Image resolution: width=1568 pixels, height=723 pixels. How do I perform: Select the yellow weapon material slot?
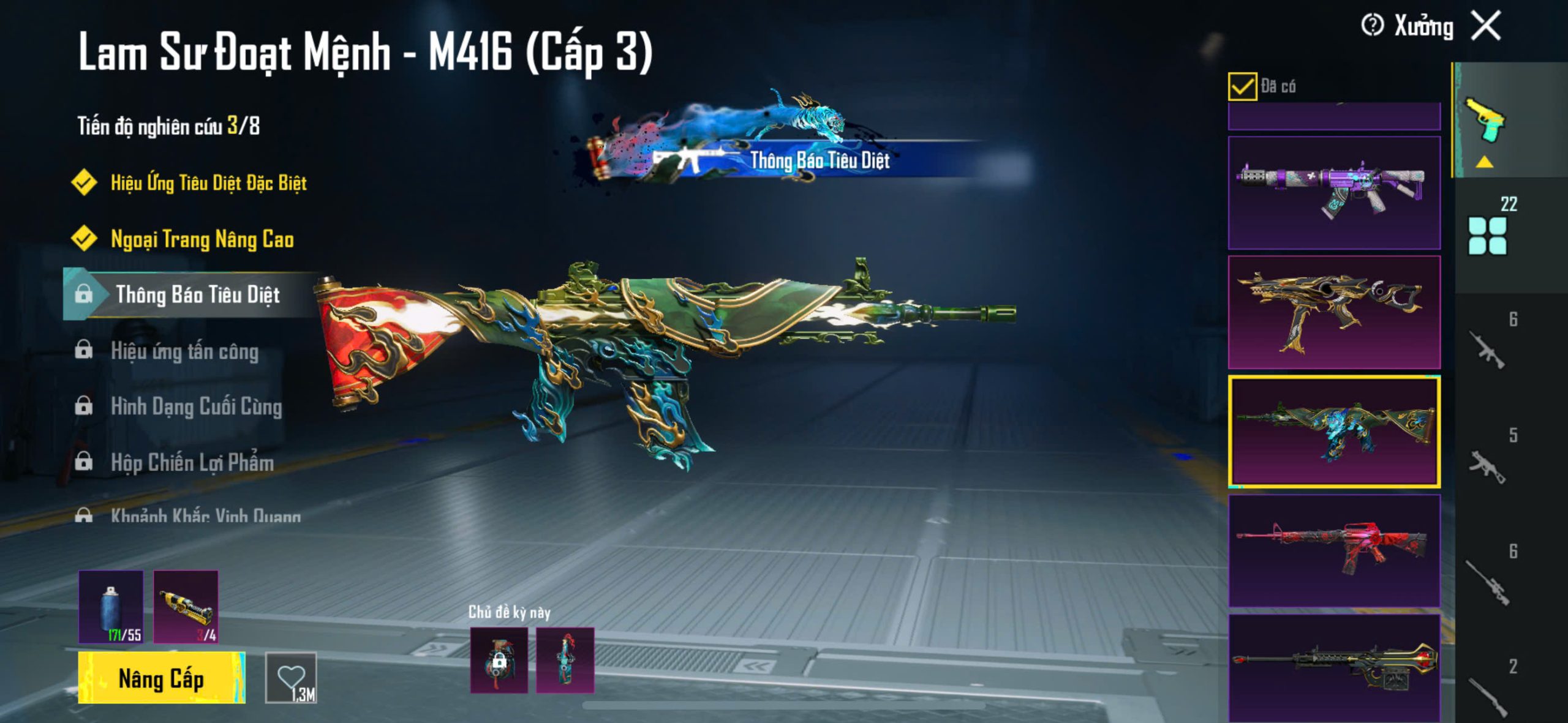pos(186,607)
